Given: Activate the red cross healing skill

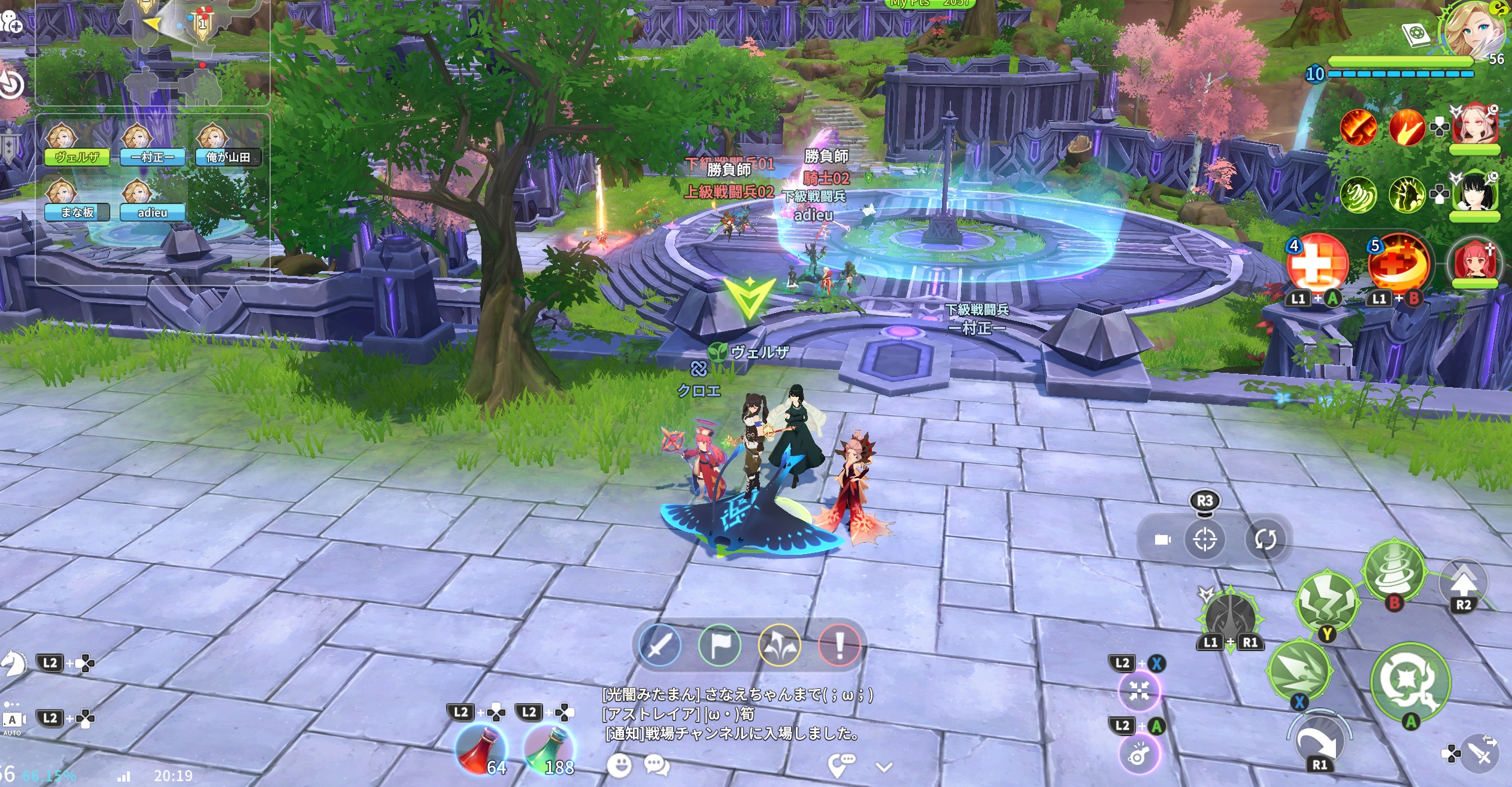Looking at the screenshot, I should coord(1317,263).
